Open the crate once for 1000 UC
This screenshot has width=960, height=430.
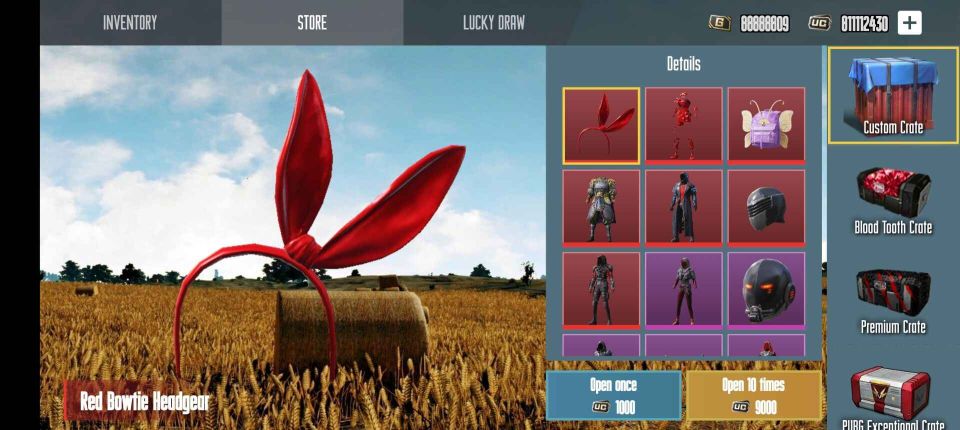(613, 395)
